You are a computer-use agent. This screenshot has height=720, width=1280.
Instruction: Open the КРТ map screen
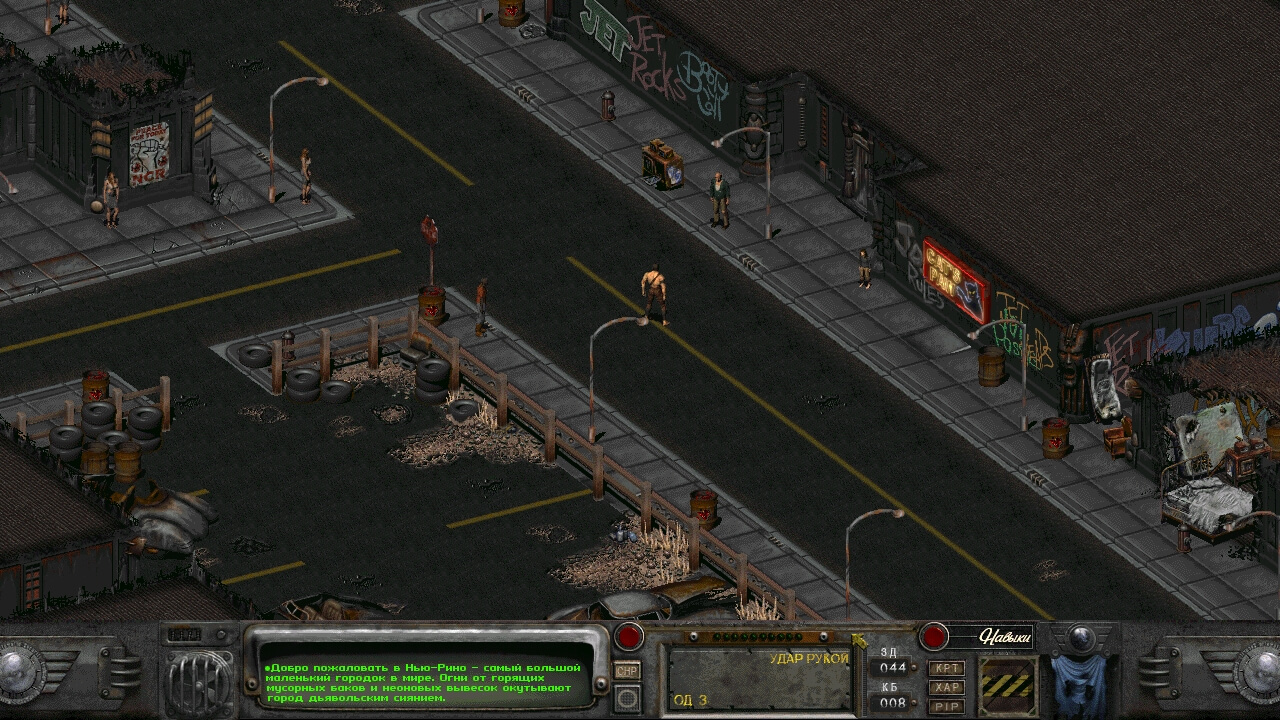(946, 668)
